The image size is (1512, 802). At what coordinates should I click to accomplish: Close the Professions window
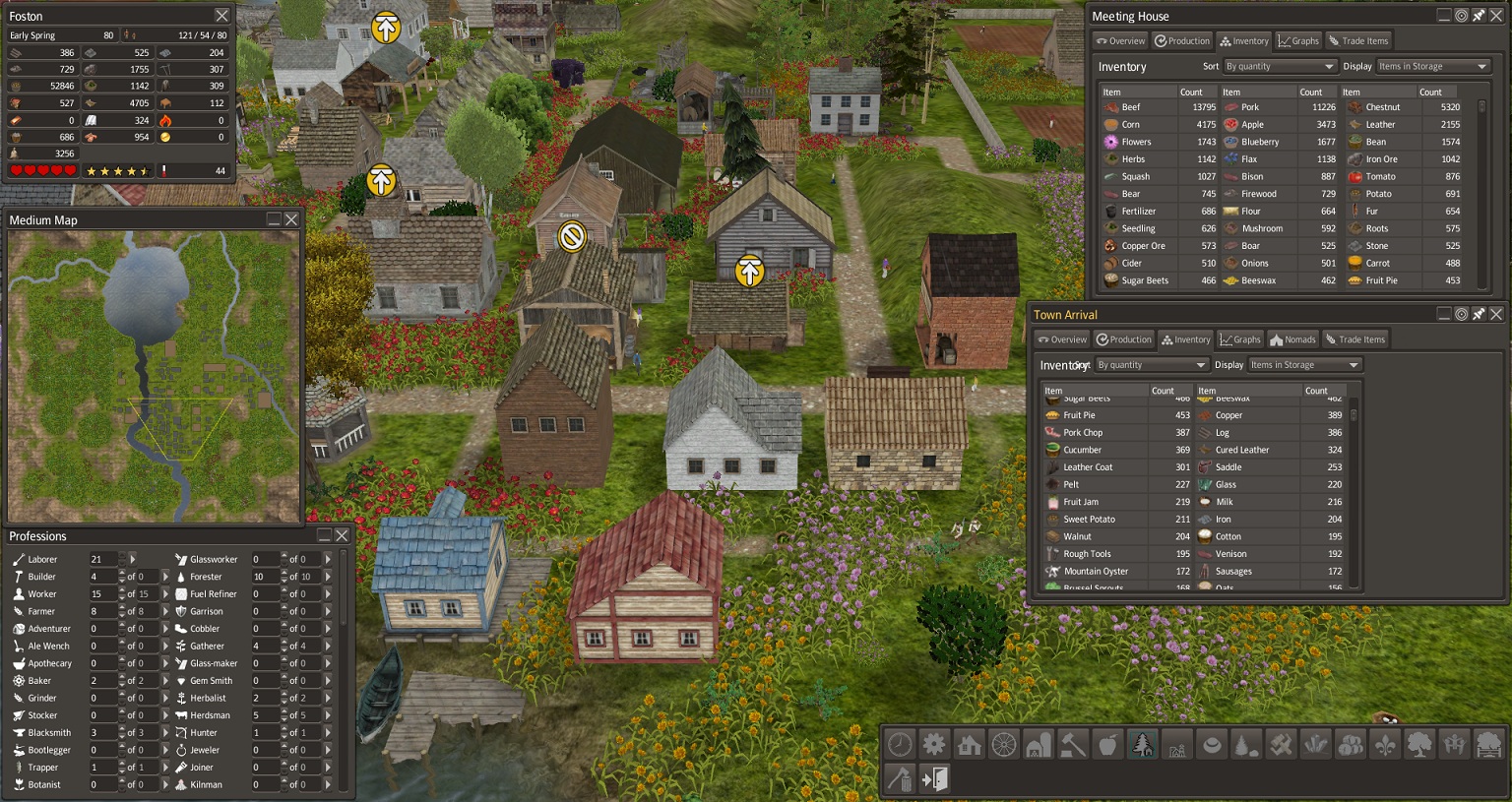point(342,535)
